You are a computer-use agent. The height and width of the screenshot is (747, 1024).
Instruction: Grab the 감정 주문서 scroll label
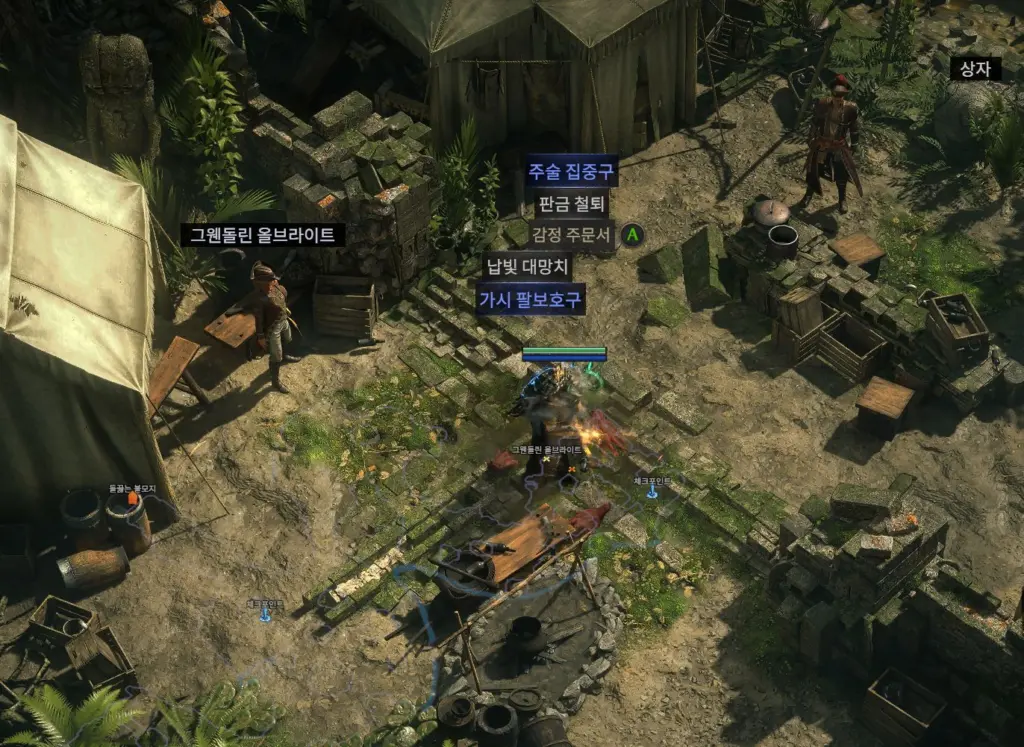tap(570, 236)
